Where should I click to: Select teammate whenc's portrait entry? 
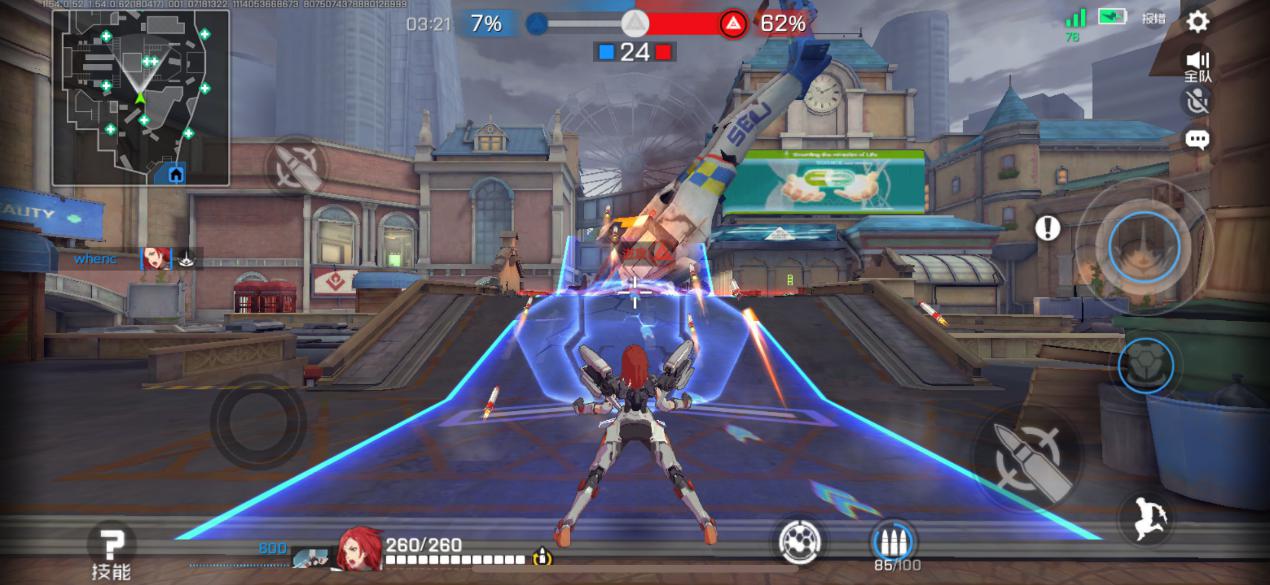(x=156, y=259)
